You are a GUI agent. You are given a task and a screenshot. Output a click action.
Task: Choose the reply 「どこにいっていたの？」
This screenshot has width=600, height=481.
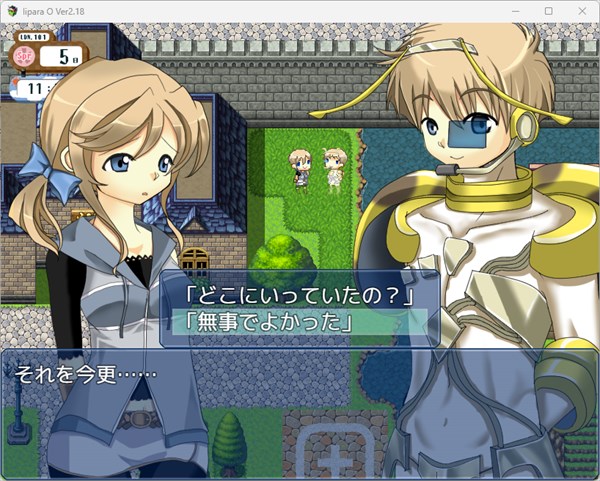pos(299,297)
